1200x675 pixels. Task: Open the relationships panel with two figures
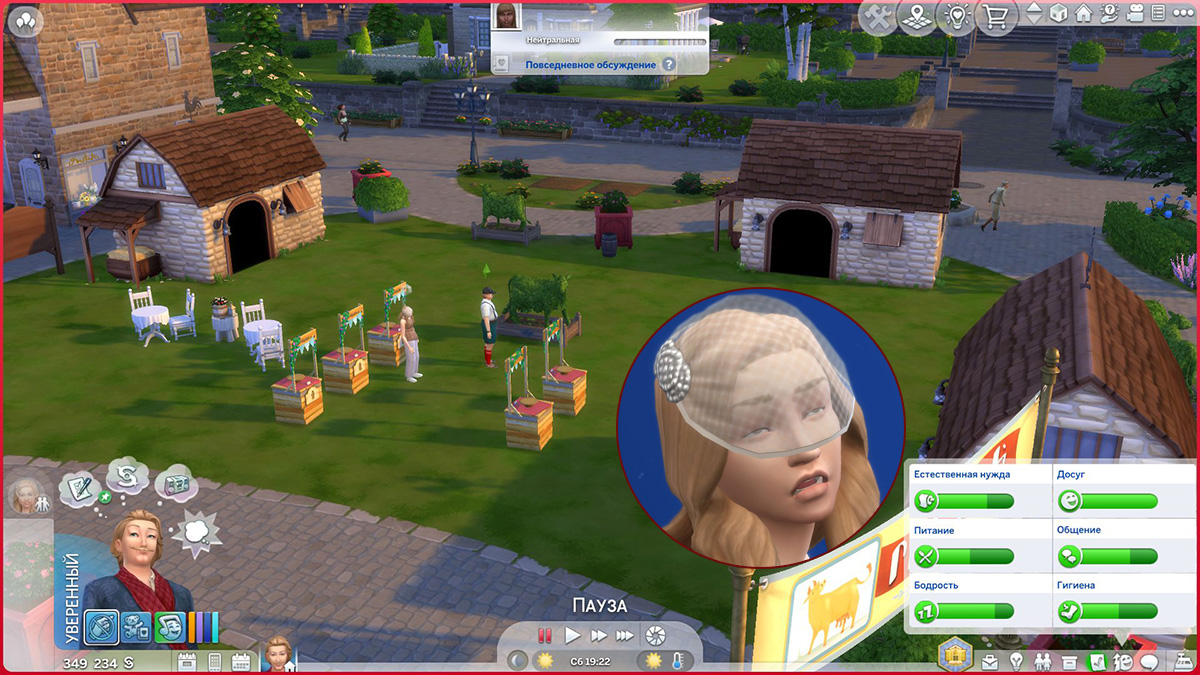1043,662
